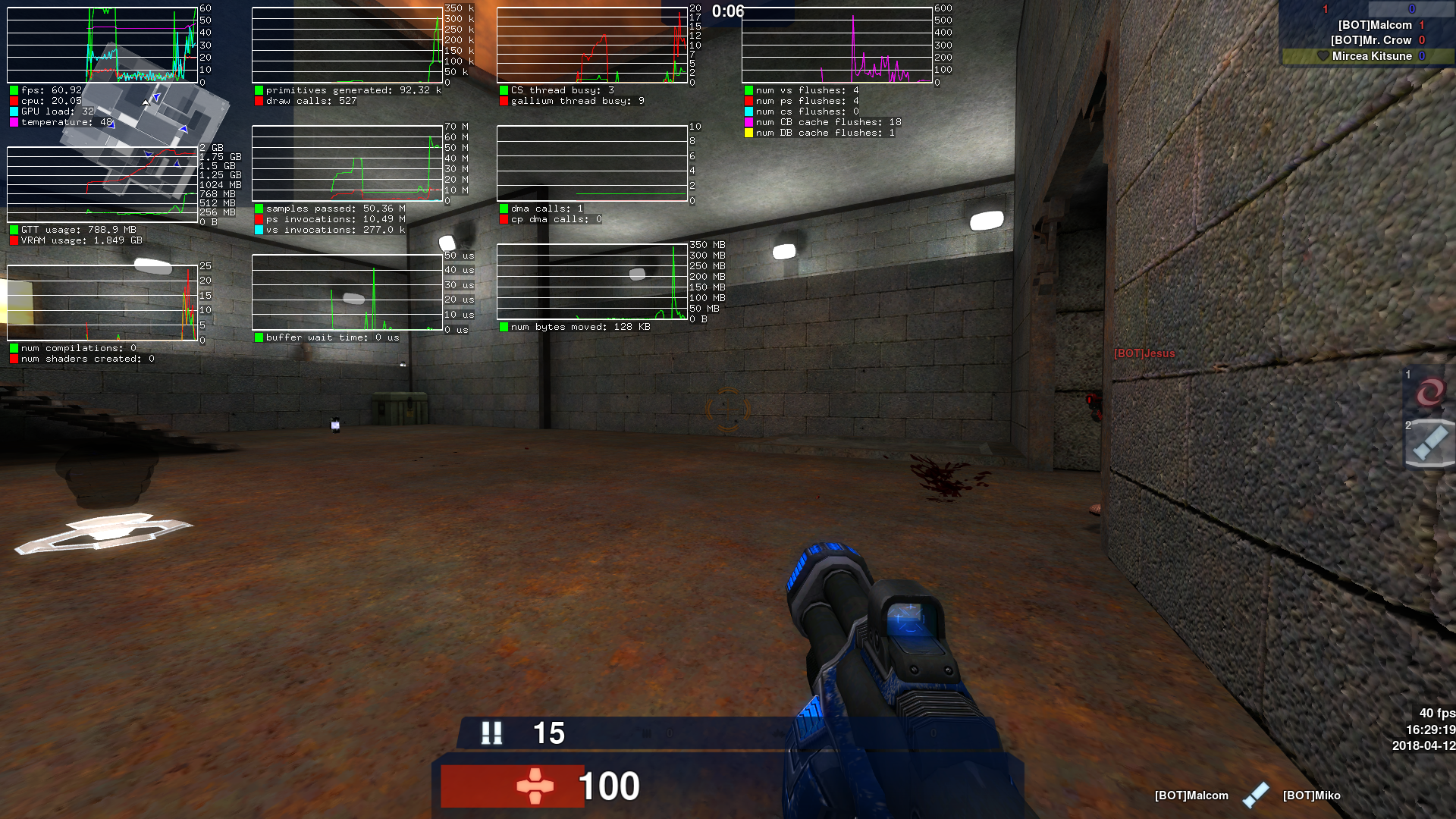Select the light-blue weapon in slot 2
Screen dimensions: 1456x819
pyautogui.click(x=1429, y=443)
